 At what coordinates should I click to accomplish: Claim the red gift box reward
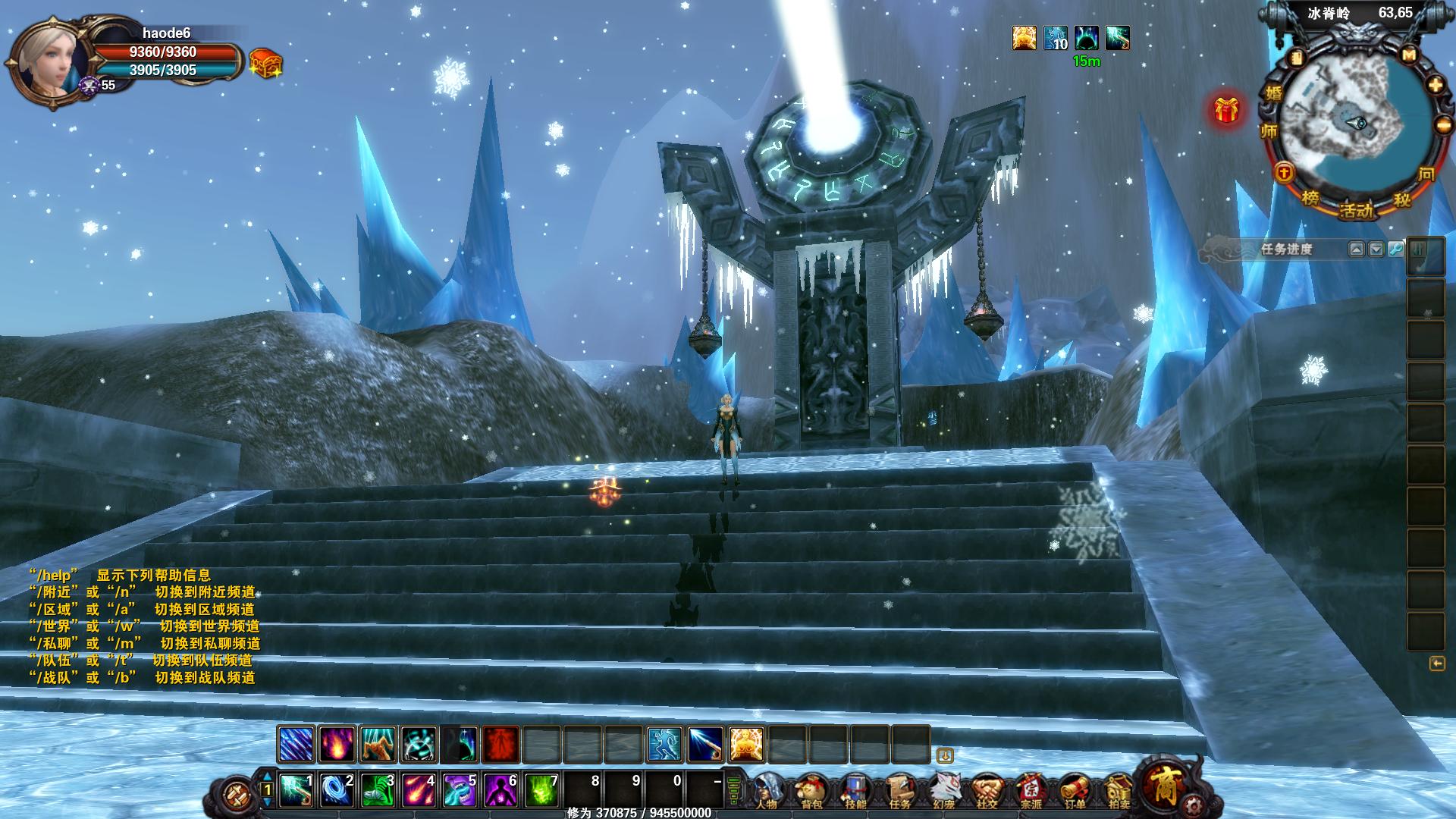pos(1225,111)
